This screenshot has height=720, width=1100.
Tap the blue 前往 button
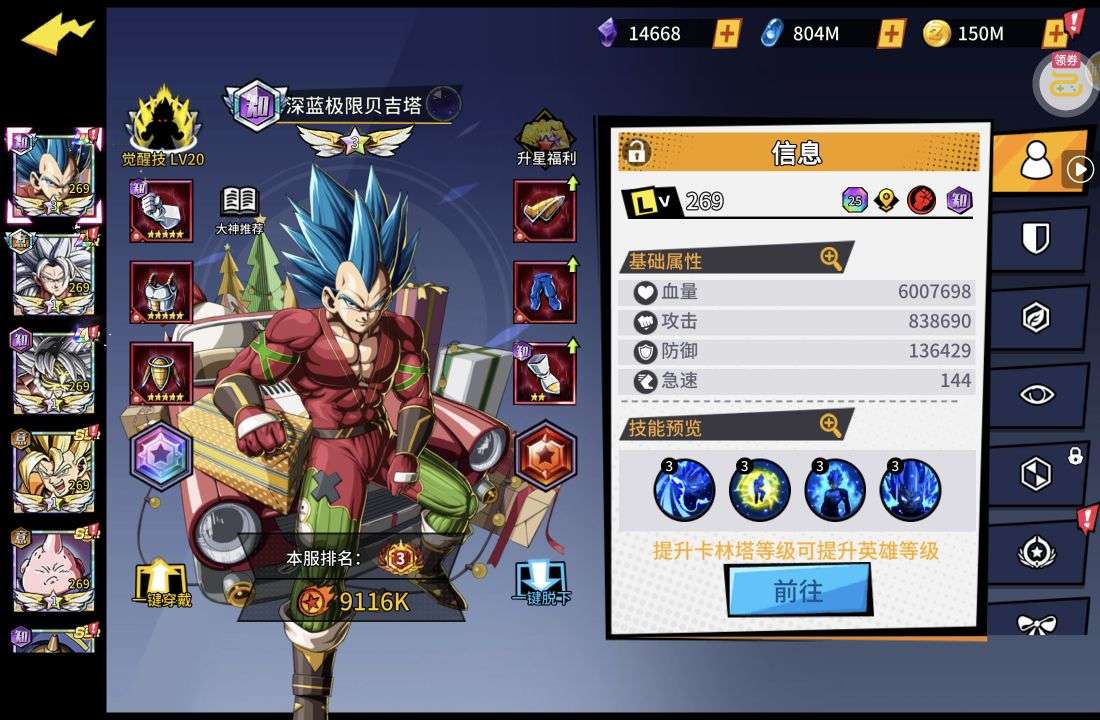[x=798, y=591]
